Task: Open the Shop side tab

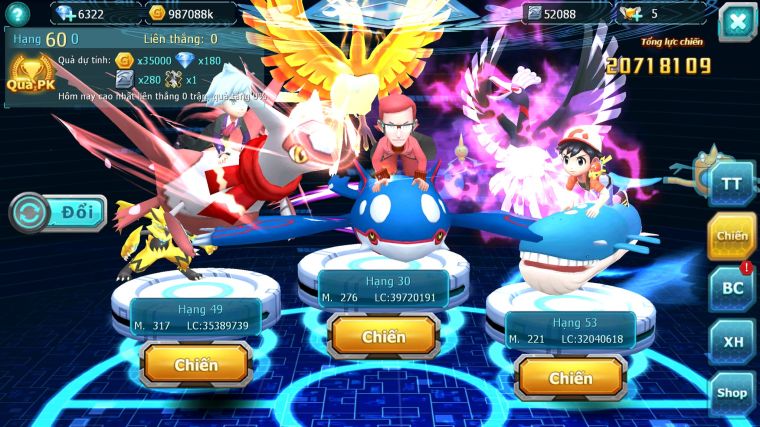Action: (732, 393)
